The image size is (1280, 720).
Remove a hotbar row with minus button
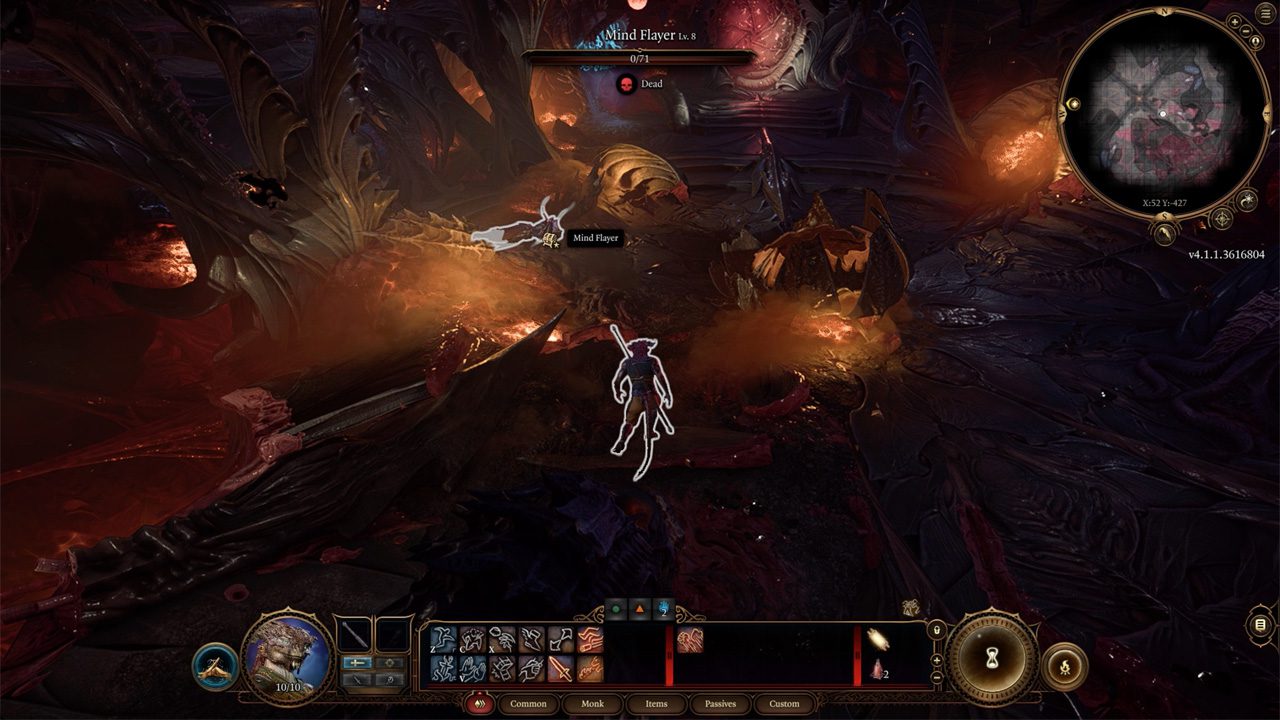pos(936,677)
